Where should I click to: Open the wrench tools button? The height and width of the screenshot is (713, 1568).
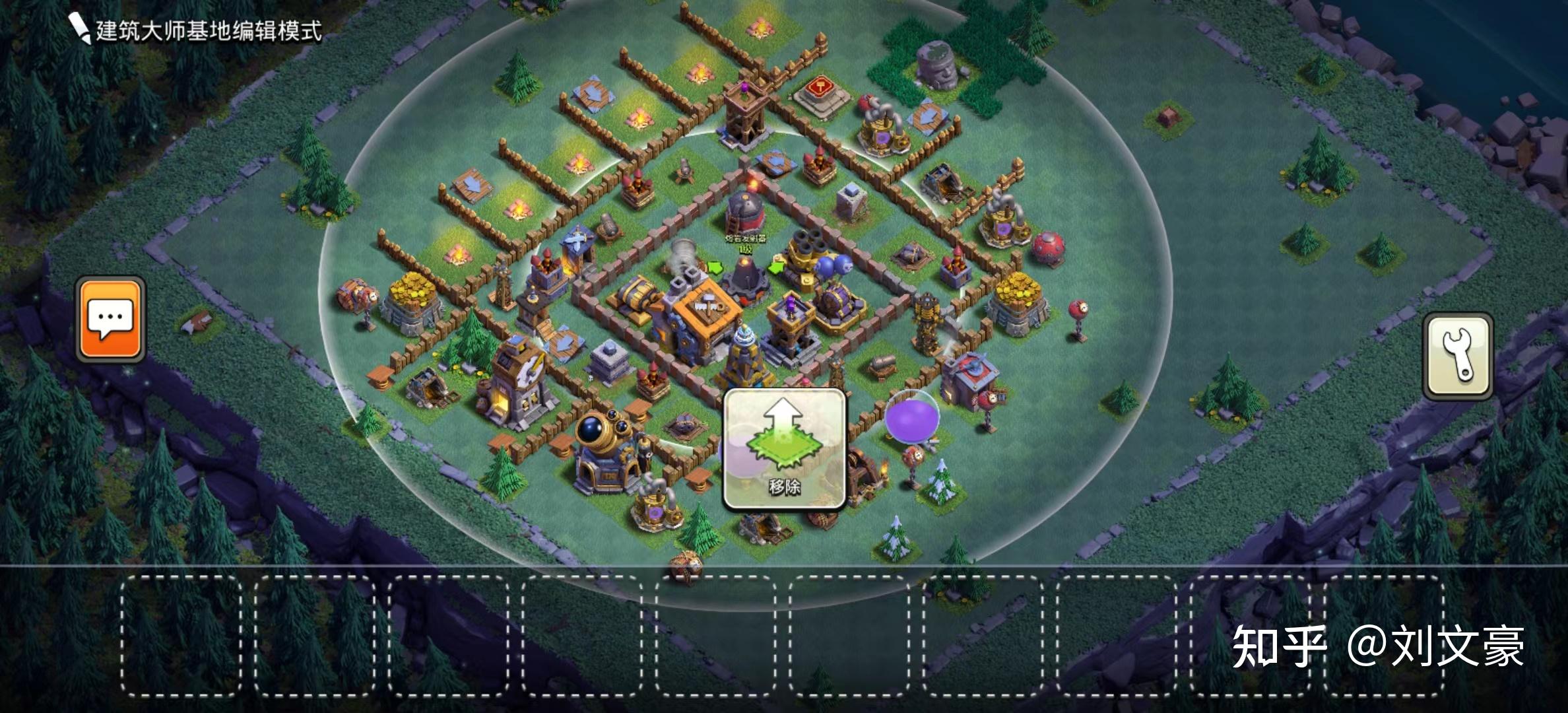[x=1458, y=356]
